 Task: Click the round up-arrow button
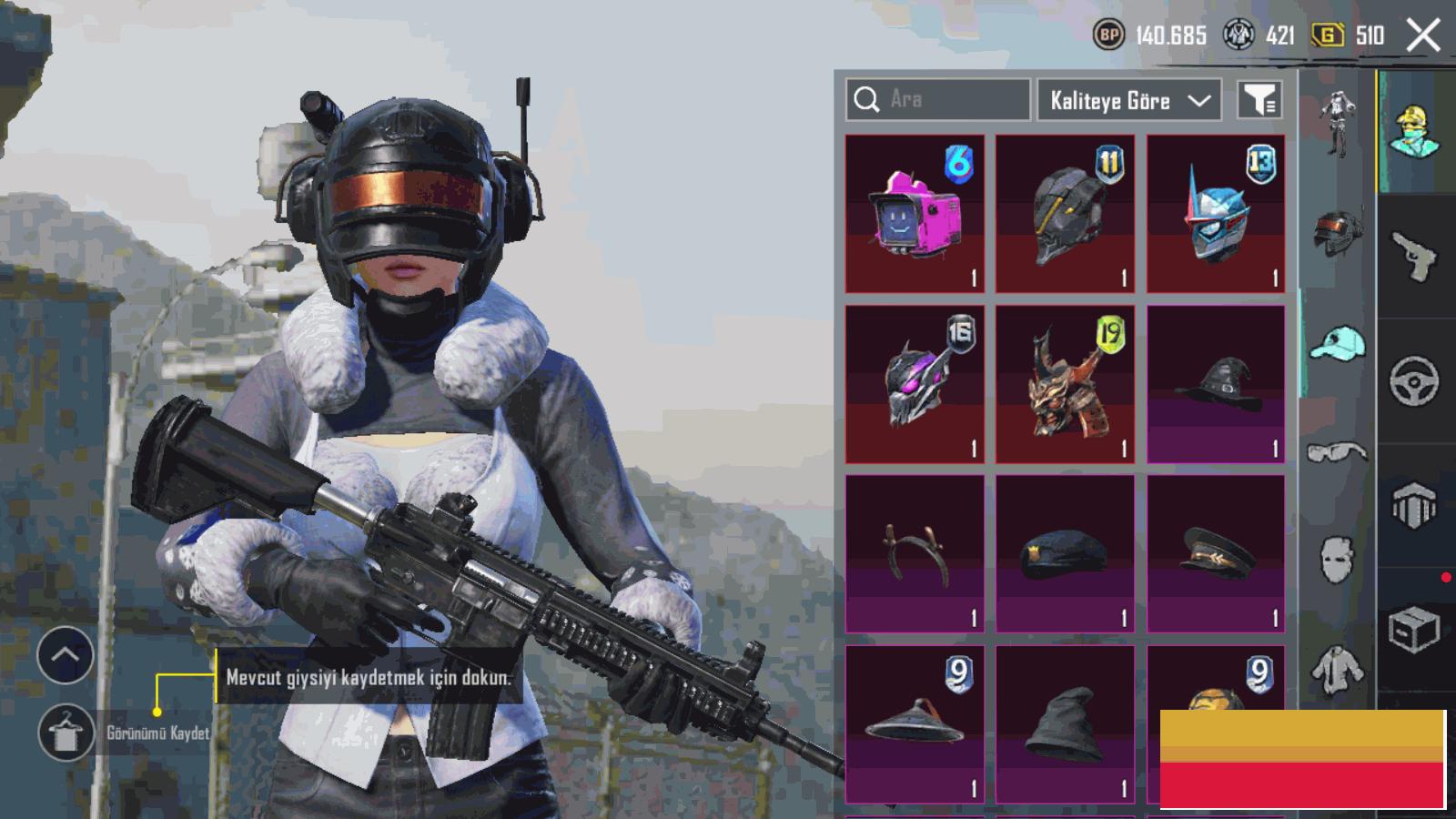click(66, 654)
